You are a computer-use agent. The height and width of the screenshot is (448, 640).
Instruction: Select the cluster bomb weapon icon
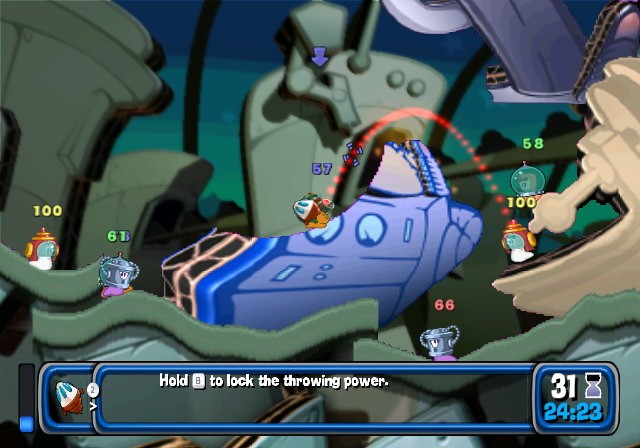point(72,397)
